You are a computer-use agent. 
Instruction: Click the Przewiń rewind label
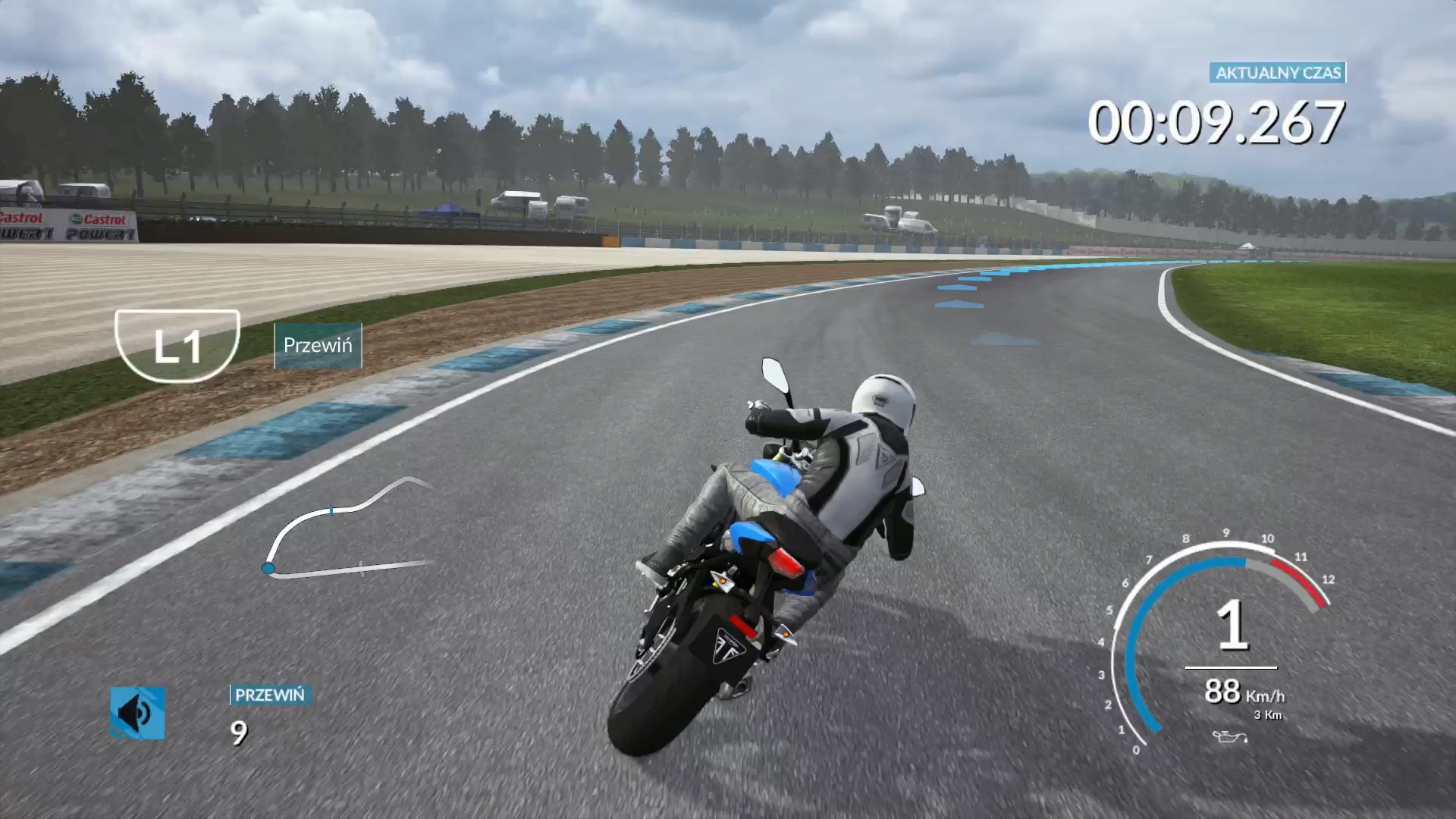coord(318,346)
